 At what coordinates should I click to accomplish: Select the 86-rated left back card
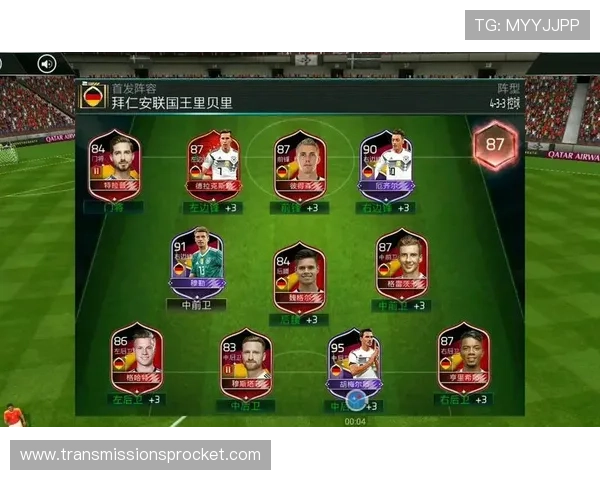point(137,358)
